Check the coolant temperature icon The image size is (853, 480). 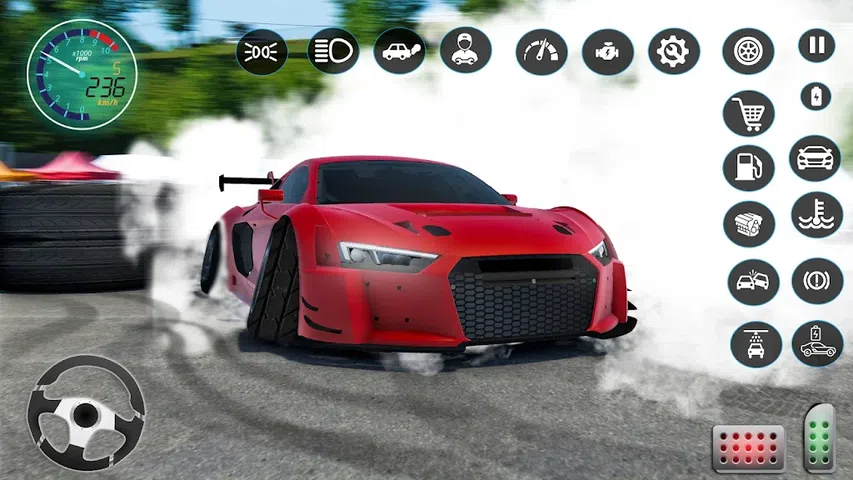click(x=817, y=214)
